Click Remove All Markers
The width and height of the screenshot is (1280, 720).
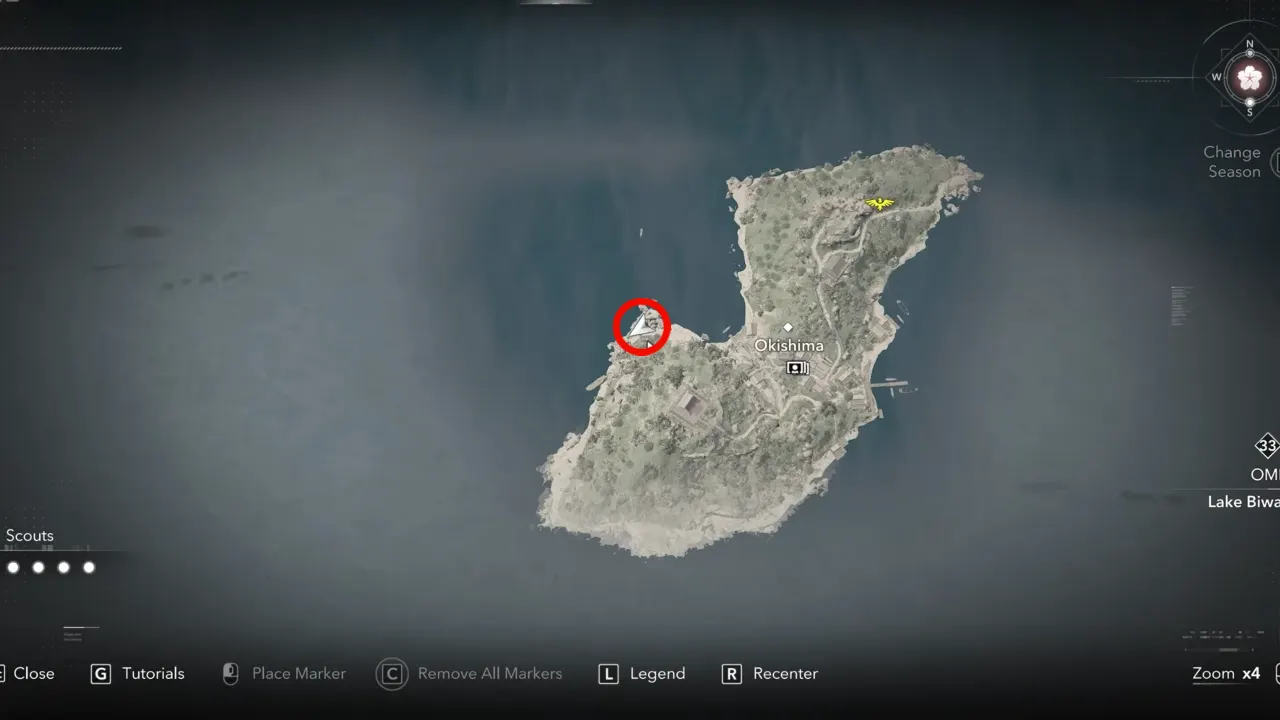(489, 674)
